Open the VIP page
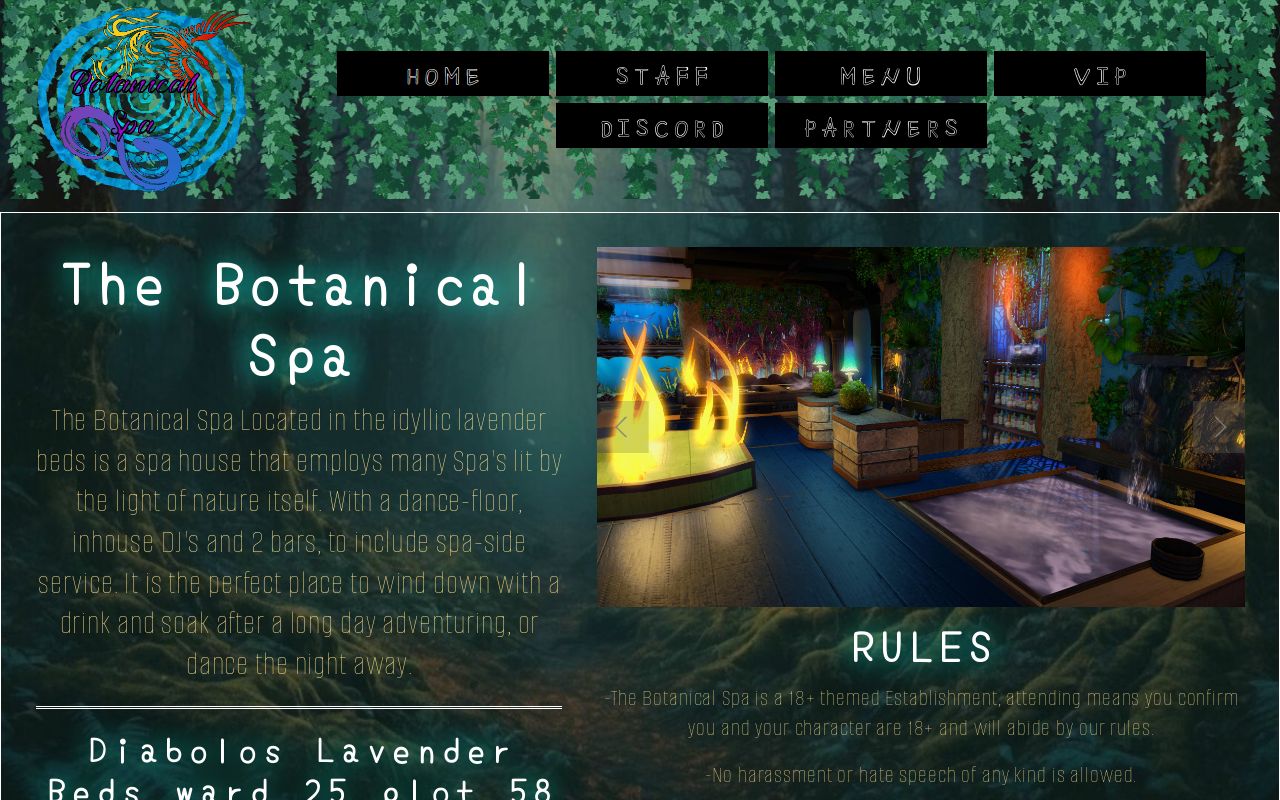The height and width of the screenshot is (800, 1280). [x=1099, y=73]
